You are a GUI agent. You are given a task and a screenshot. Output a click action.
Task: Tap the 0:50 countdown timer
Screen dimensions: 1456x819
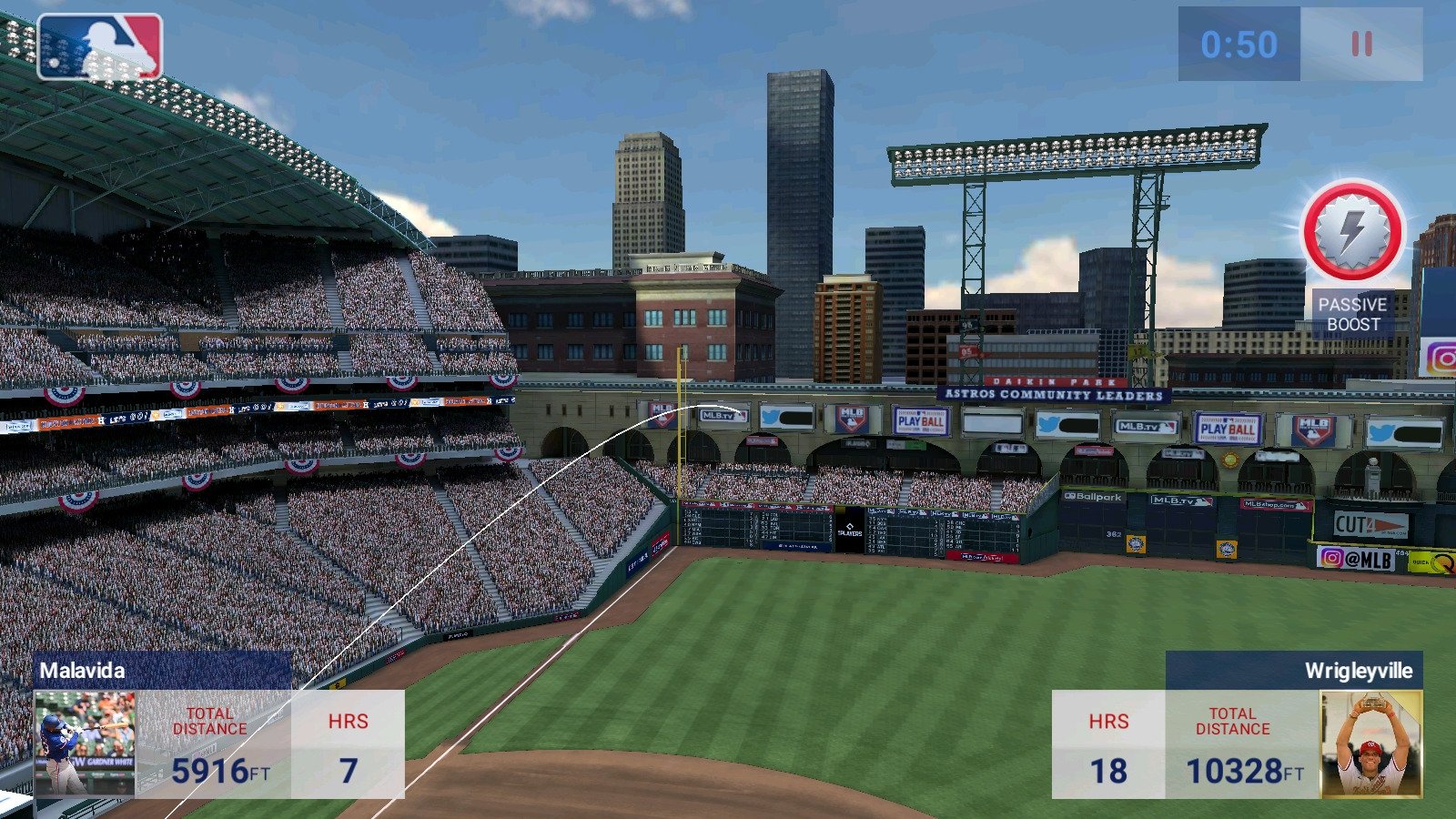1239,41
